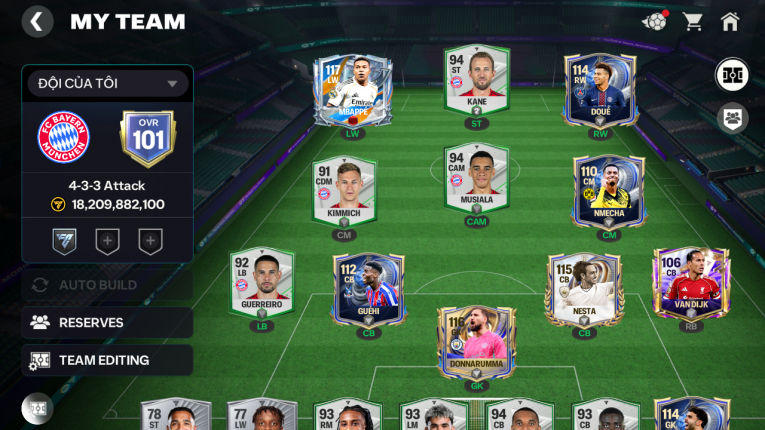Image resolution: width=765 pixels, height=430 pixels.
Task: Choose Van Dijk's RB card
Action: coord(690,284)
